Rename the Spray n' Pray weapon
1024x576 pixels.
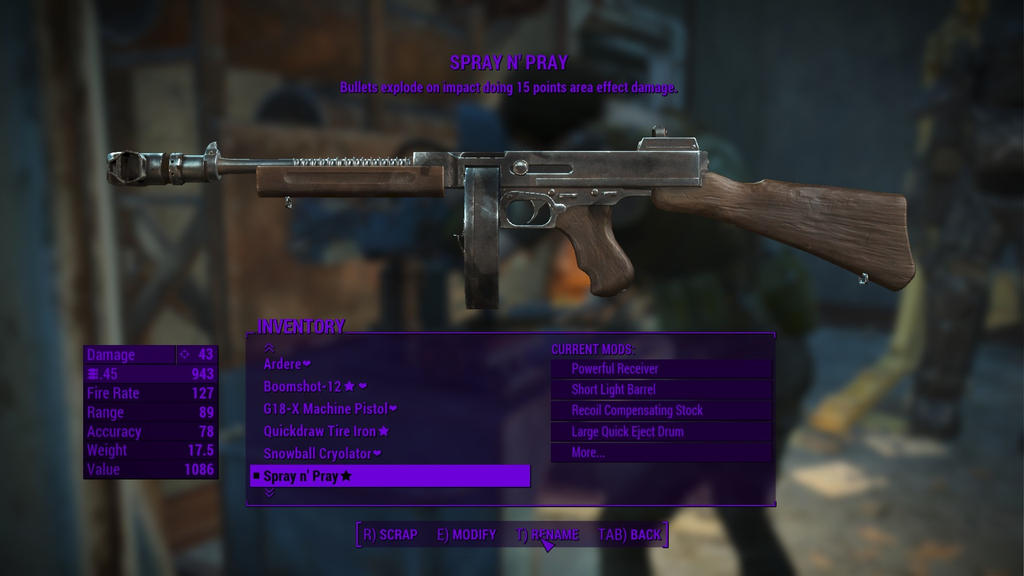(x=547, y=535)
